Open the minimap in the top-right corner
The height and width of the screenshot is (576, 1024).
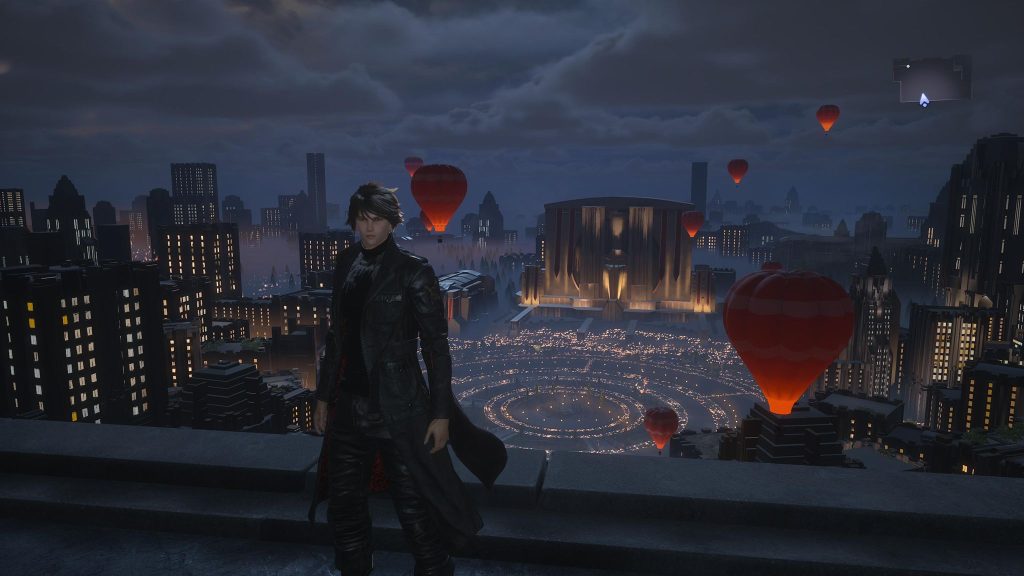932,80
